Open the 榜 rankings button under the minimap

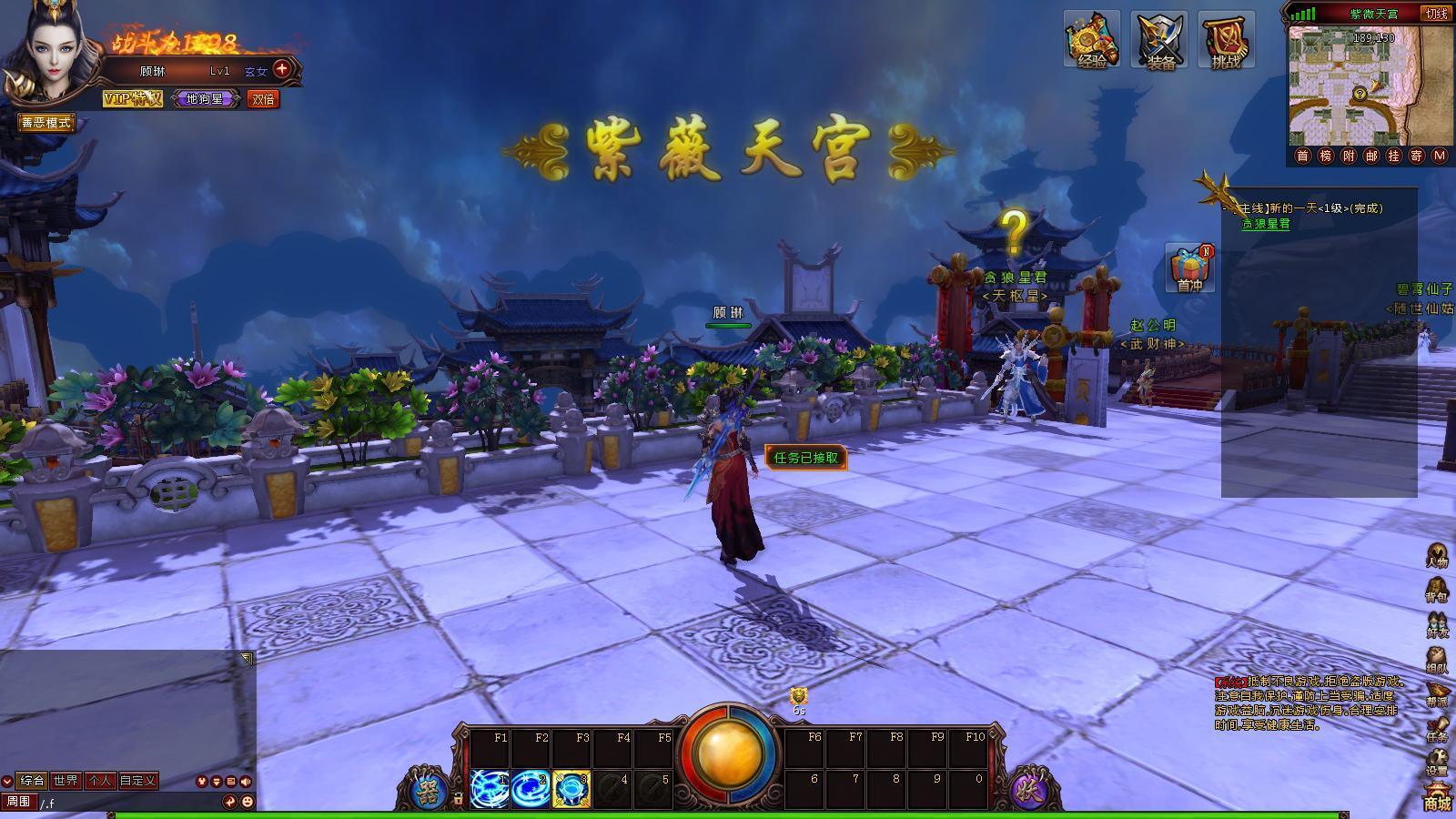tap(1325, 156)
